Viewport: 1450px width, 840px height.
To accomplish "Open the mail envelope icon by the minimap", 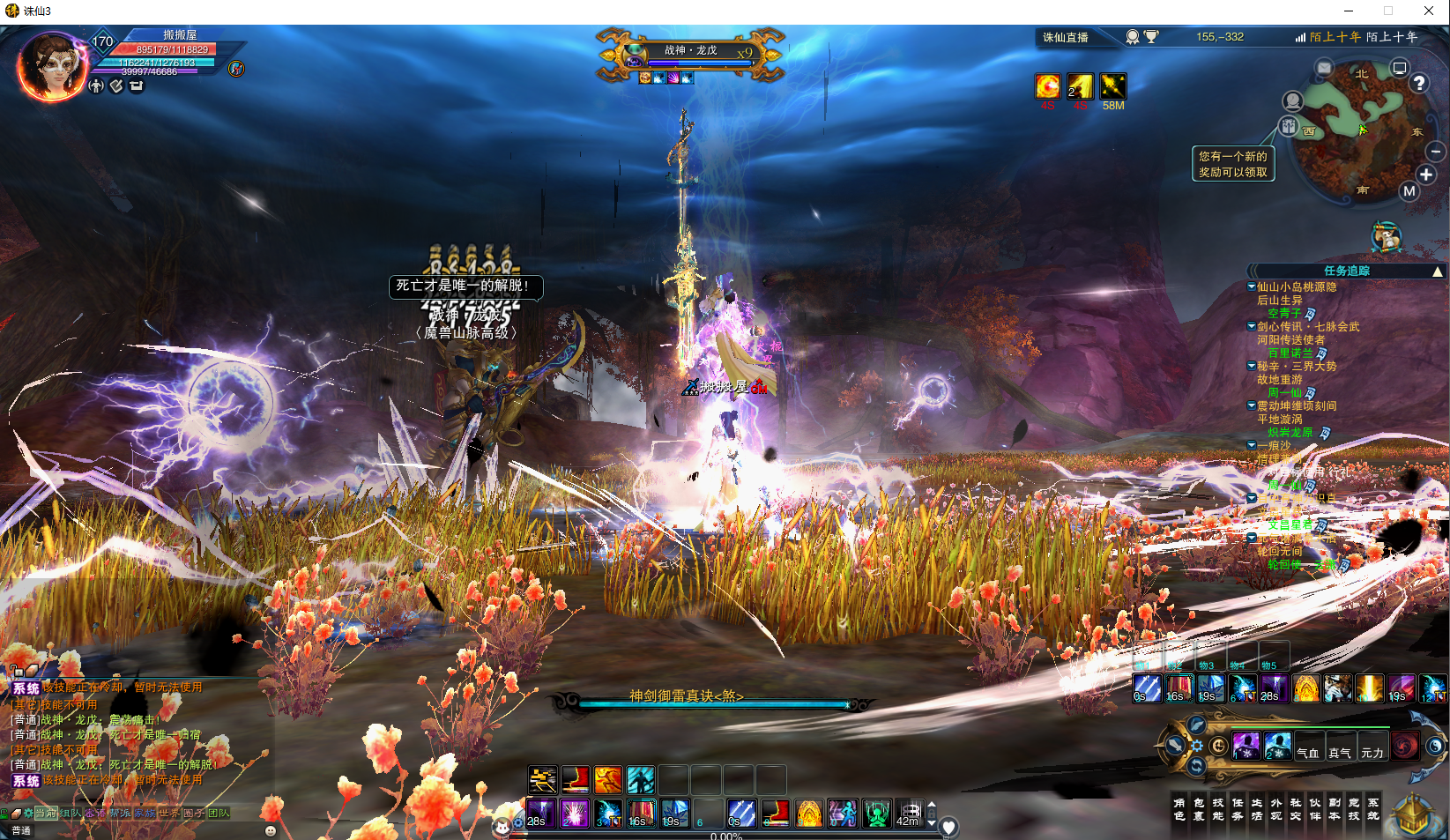I will [1324, 68].
